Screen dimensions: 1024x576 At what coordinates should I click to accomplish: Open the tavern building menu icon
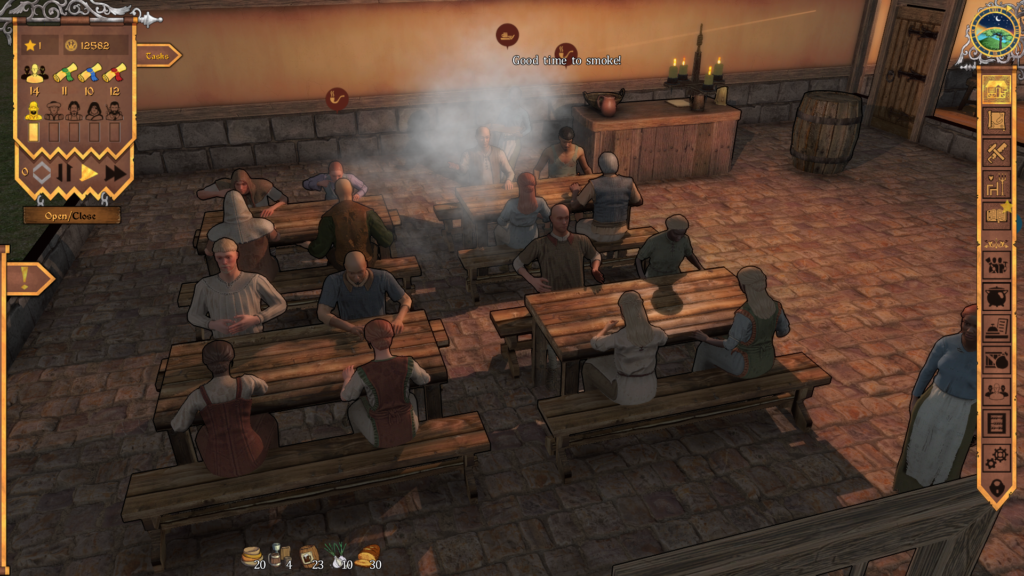[x=995, y=89]
